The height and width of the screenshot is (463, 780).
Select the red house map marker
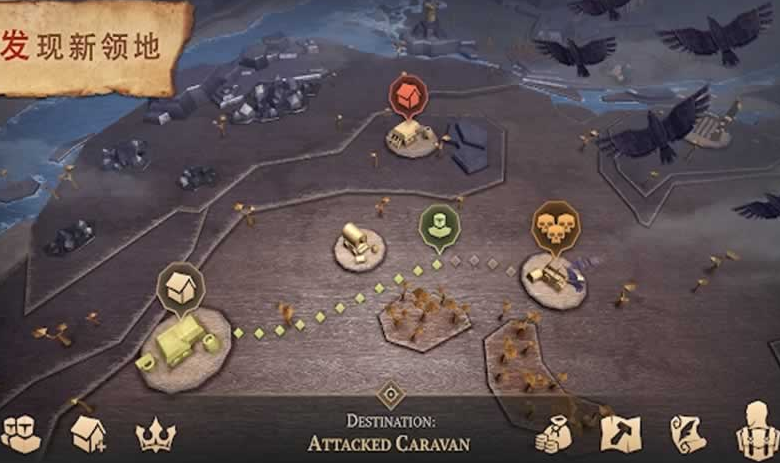coord(407,97)
